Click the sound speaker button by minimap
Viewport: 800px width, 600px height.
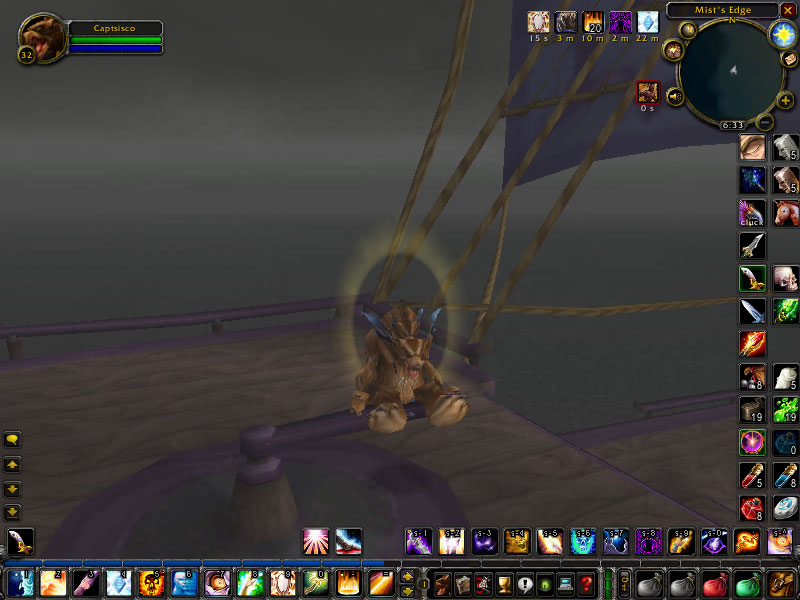click(676, 96)
